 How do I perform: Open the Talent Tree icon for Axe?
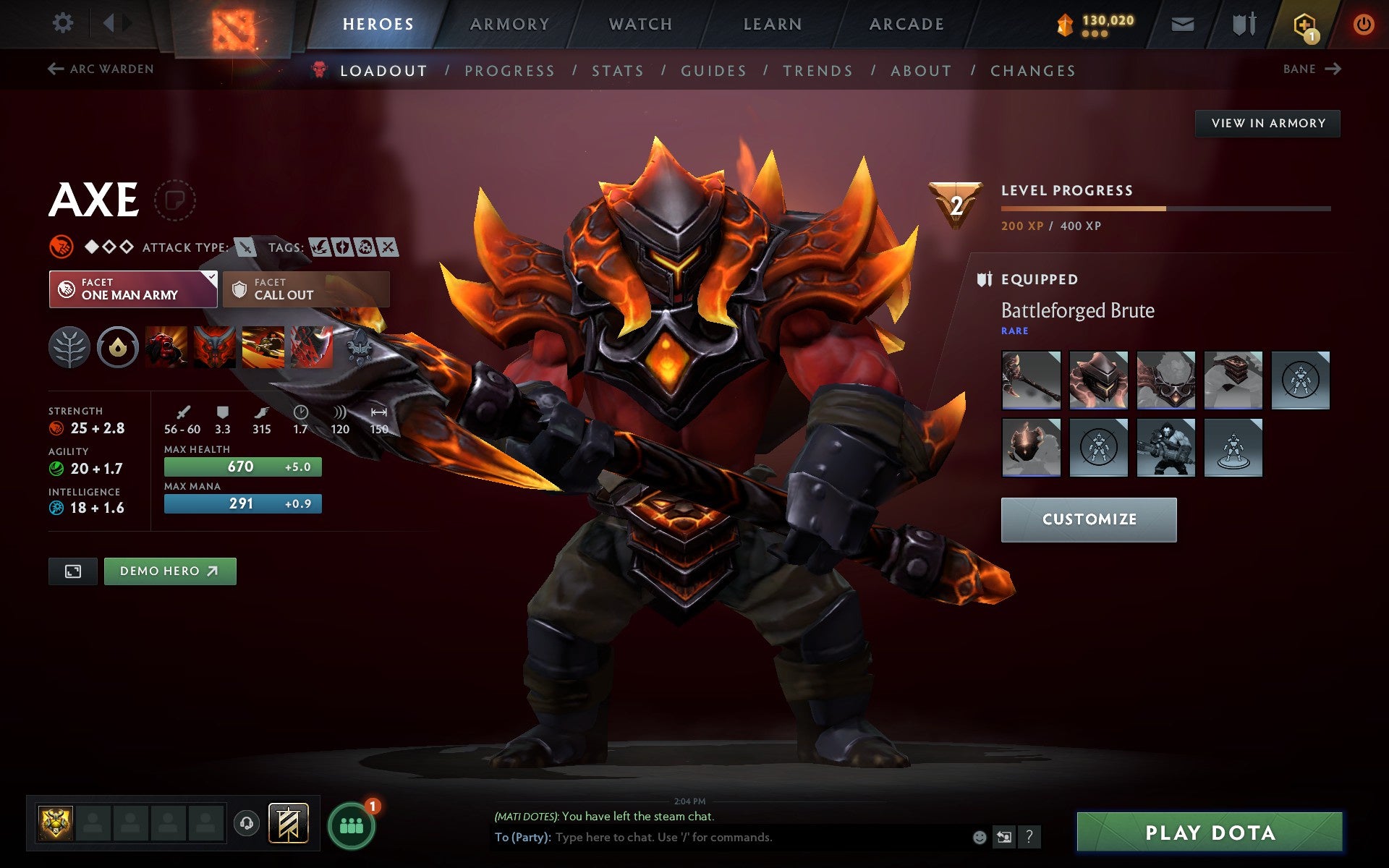pyautogui.click(x=69, y=348)
